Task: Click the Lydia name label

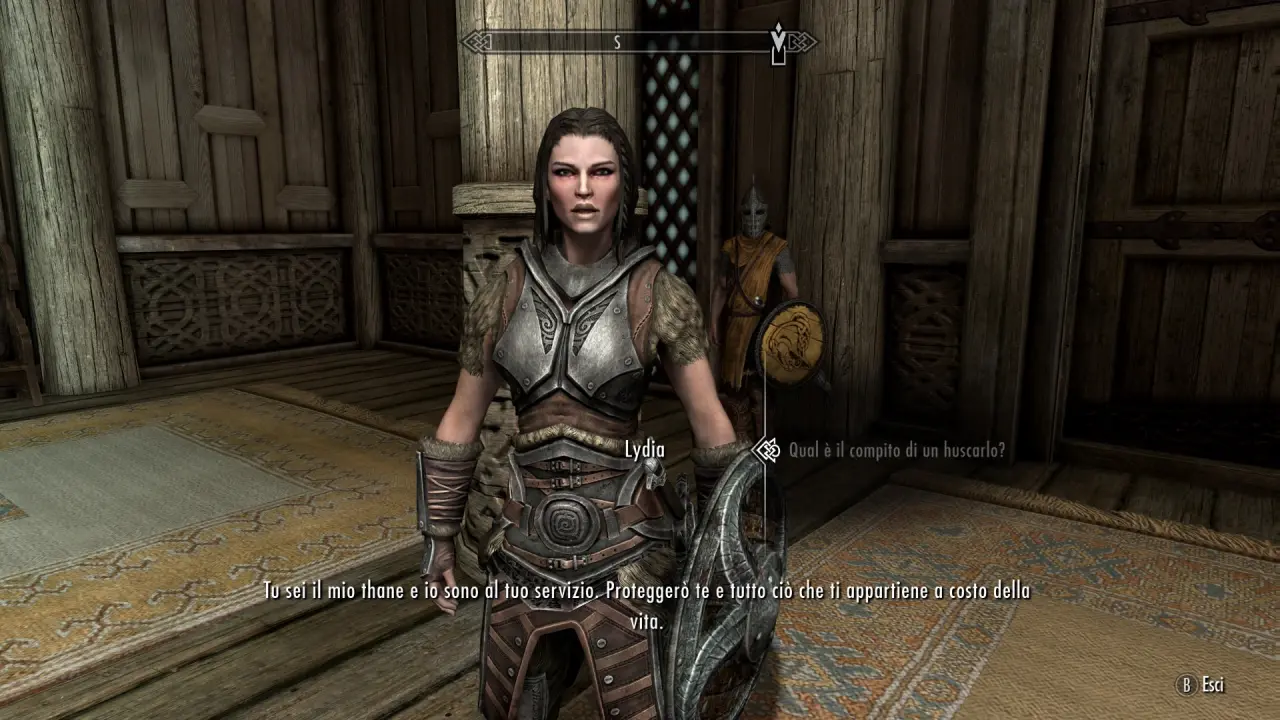Action: [643, 451]
